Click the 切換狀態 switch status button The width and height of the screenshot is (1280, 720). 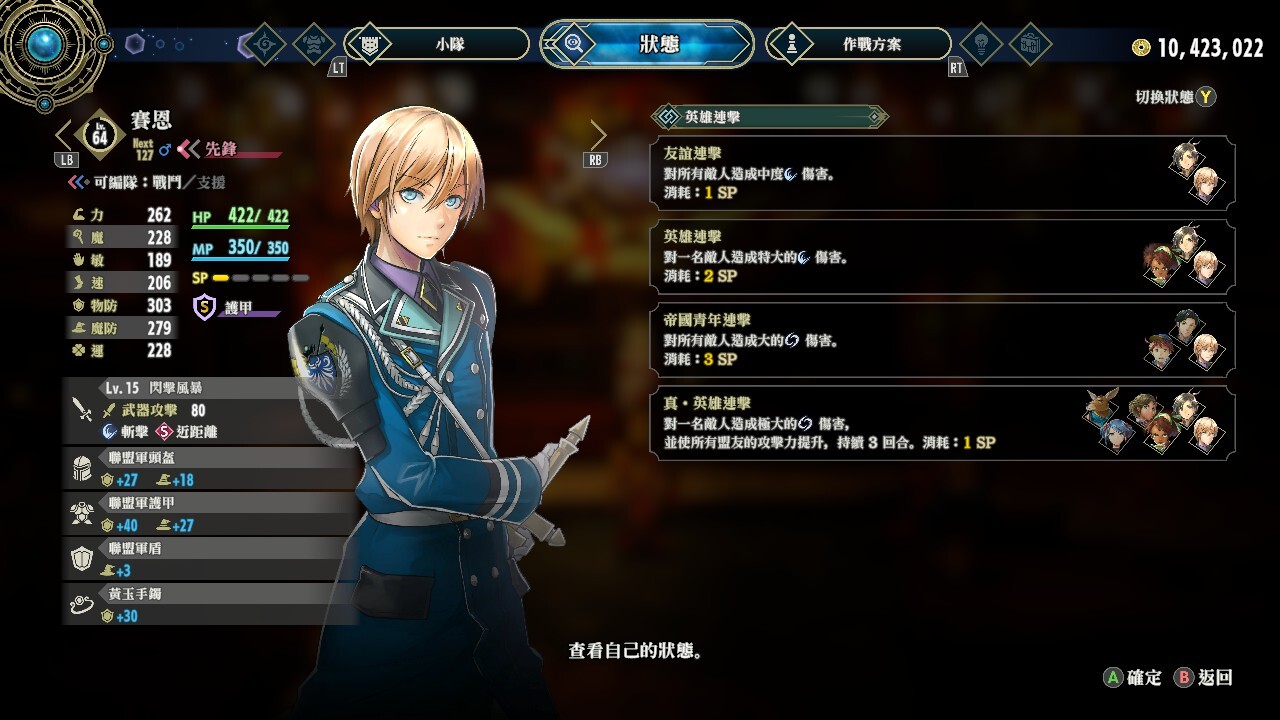coord(1176,97)
